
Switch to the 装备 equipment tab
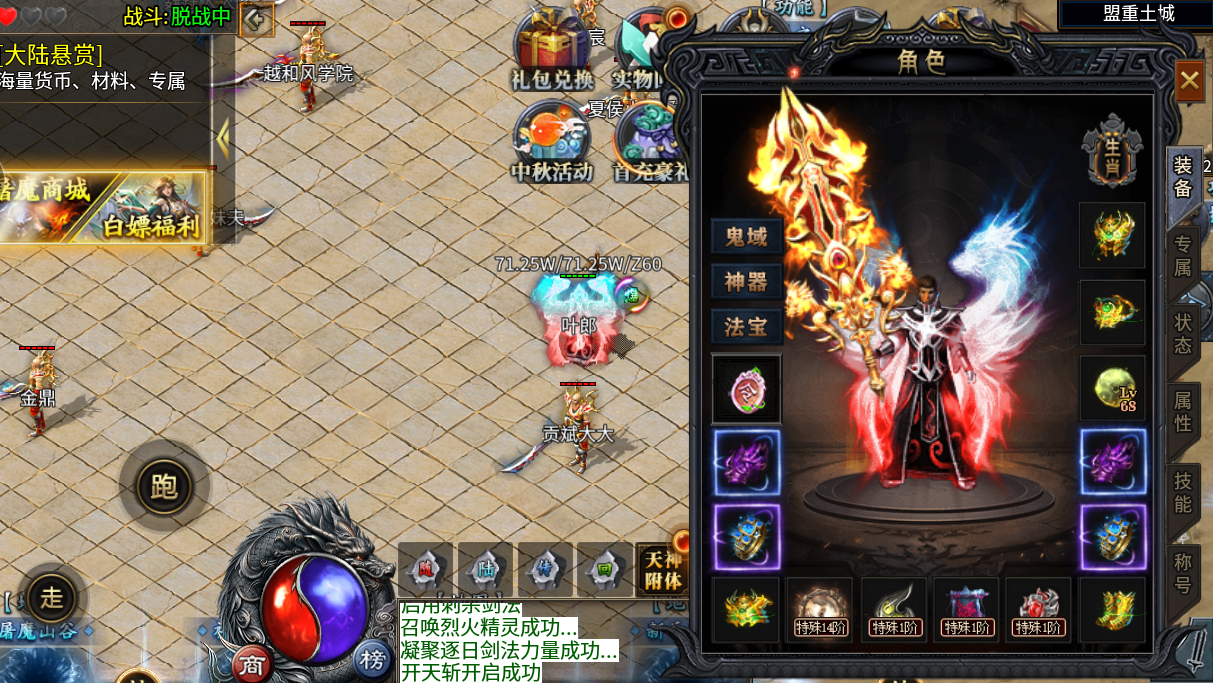1183,177
